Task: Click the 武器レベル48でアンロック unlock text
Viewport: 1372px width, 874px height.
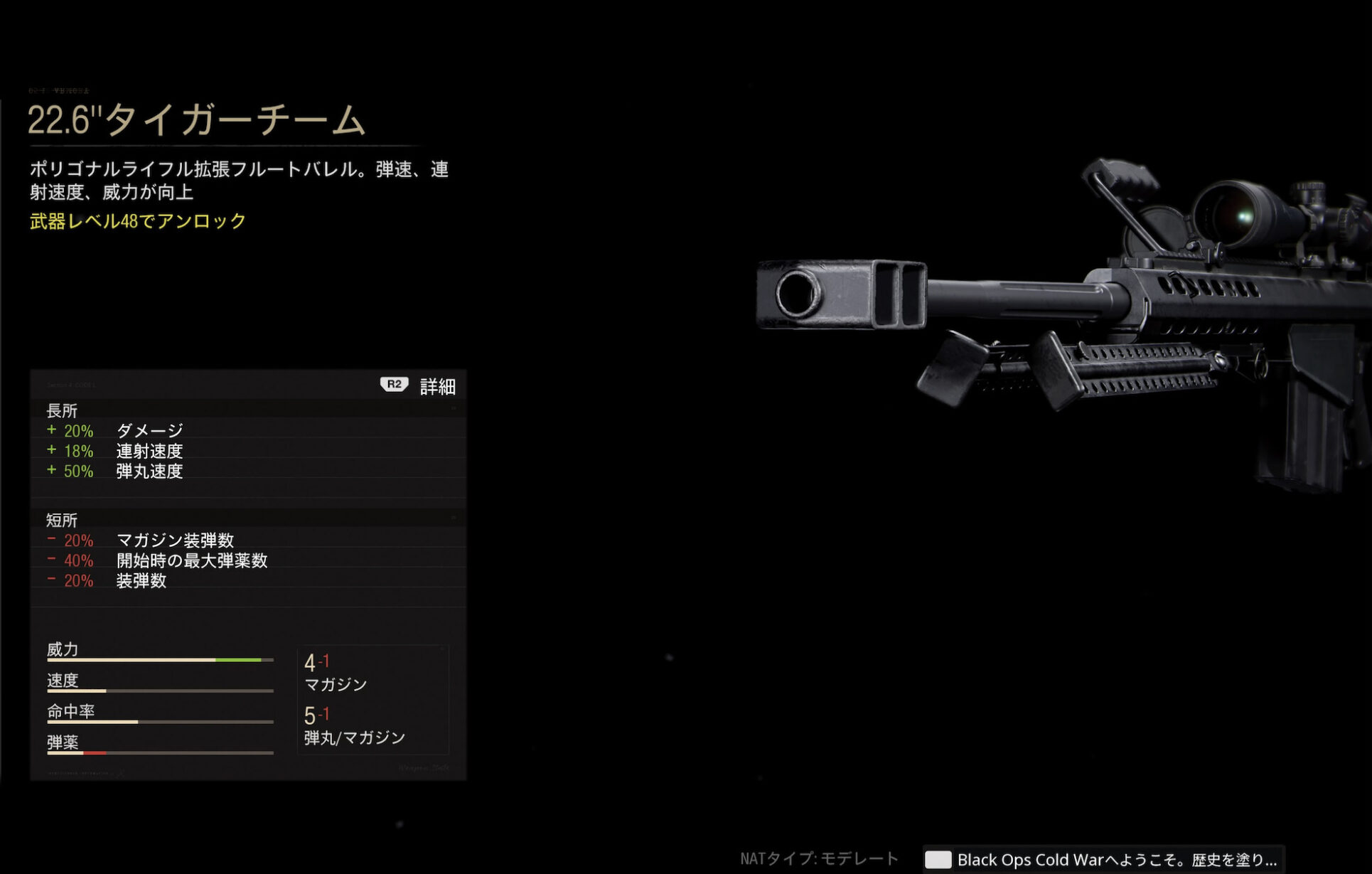Action: click(x=135, y=221)
